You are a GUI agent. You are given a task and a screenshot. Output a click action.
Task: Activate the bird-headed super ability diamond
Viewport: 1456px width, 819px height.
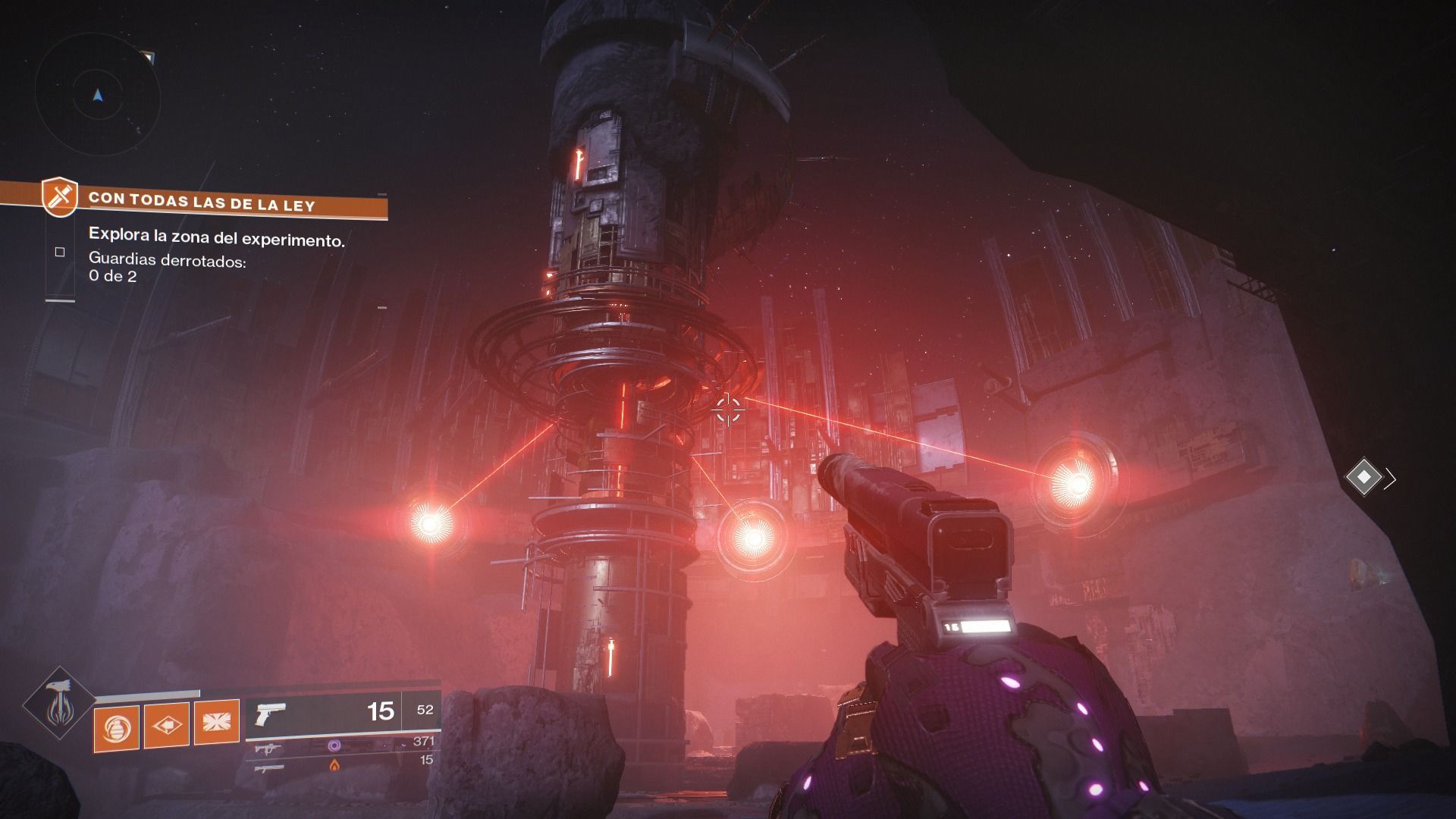59,704
